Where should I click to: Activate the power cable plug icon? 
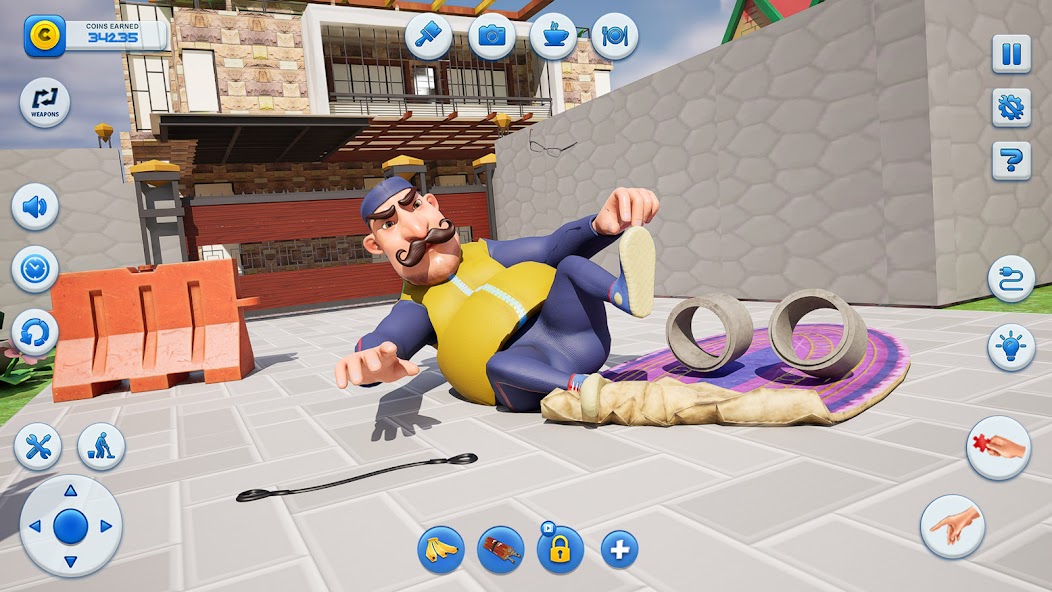(1011, 279)
